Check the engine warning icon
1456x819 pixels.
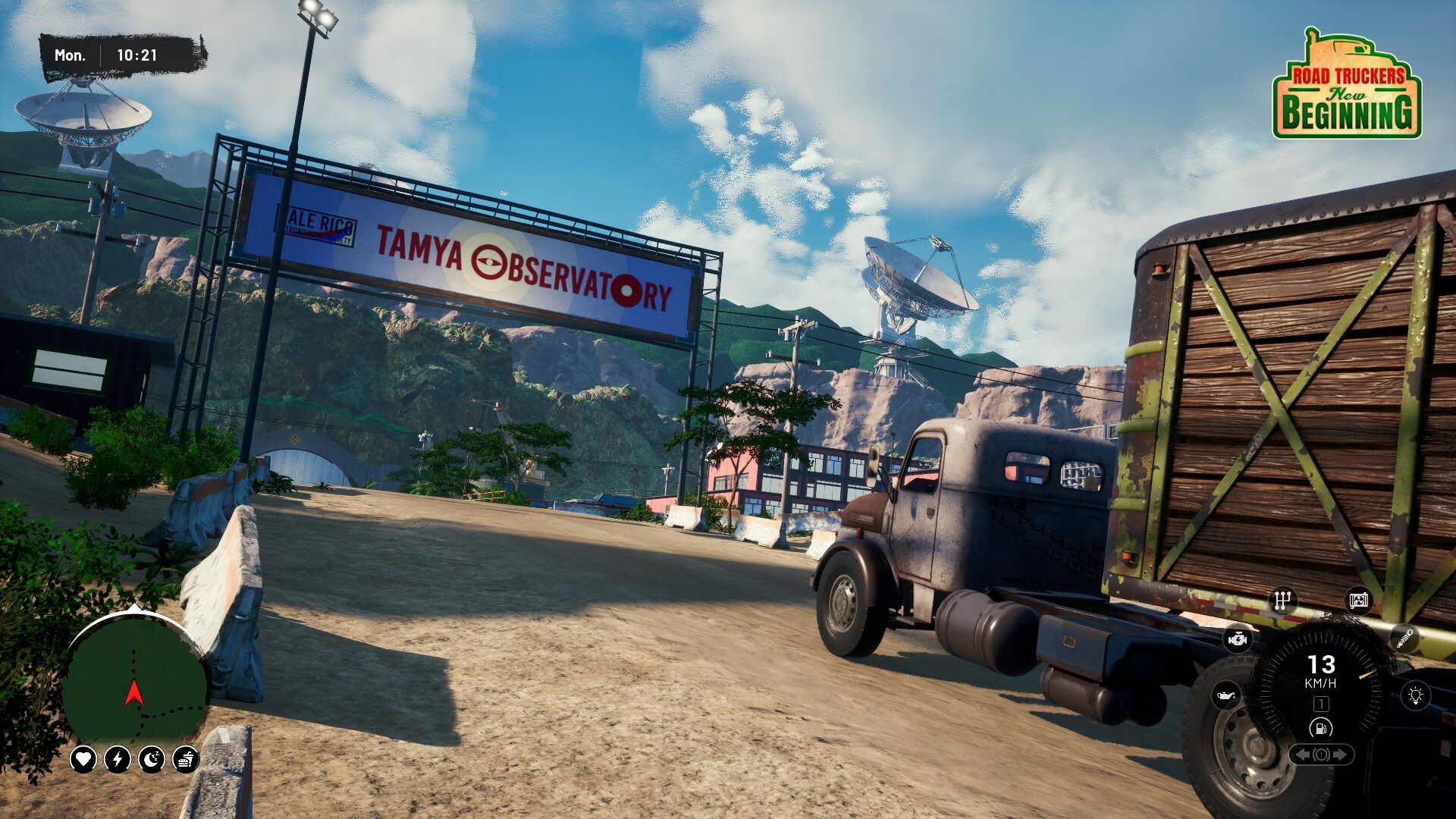tap(1237, 639)
